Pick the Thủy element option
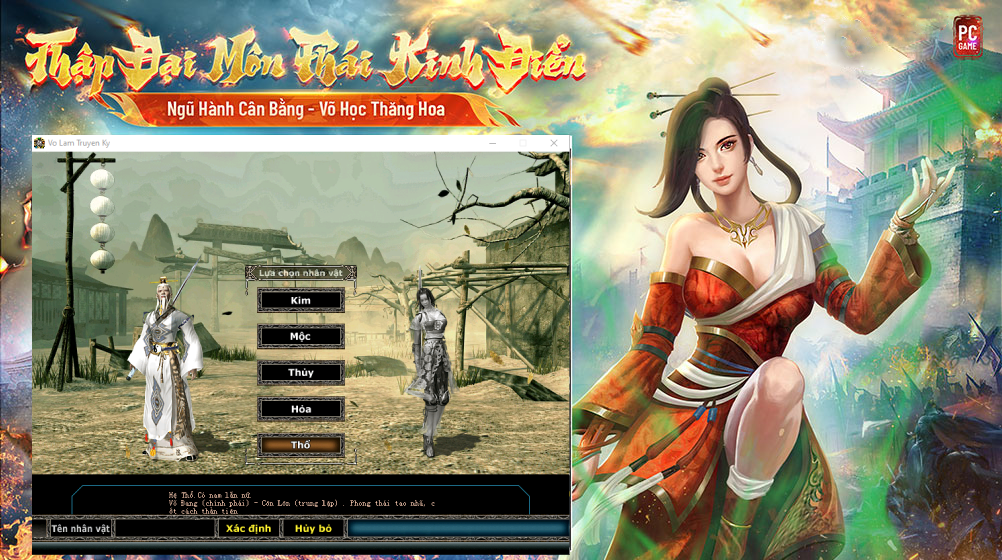Viewport: 1002px width, 560px height. [301, 372]
